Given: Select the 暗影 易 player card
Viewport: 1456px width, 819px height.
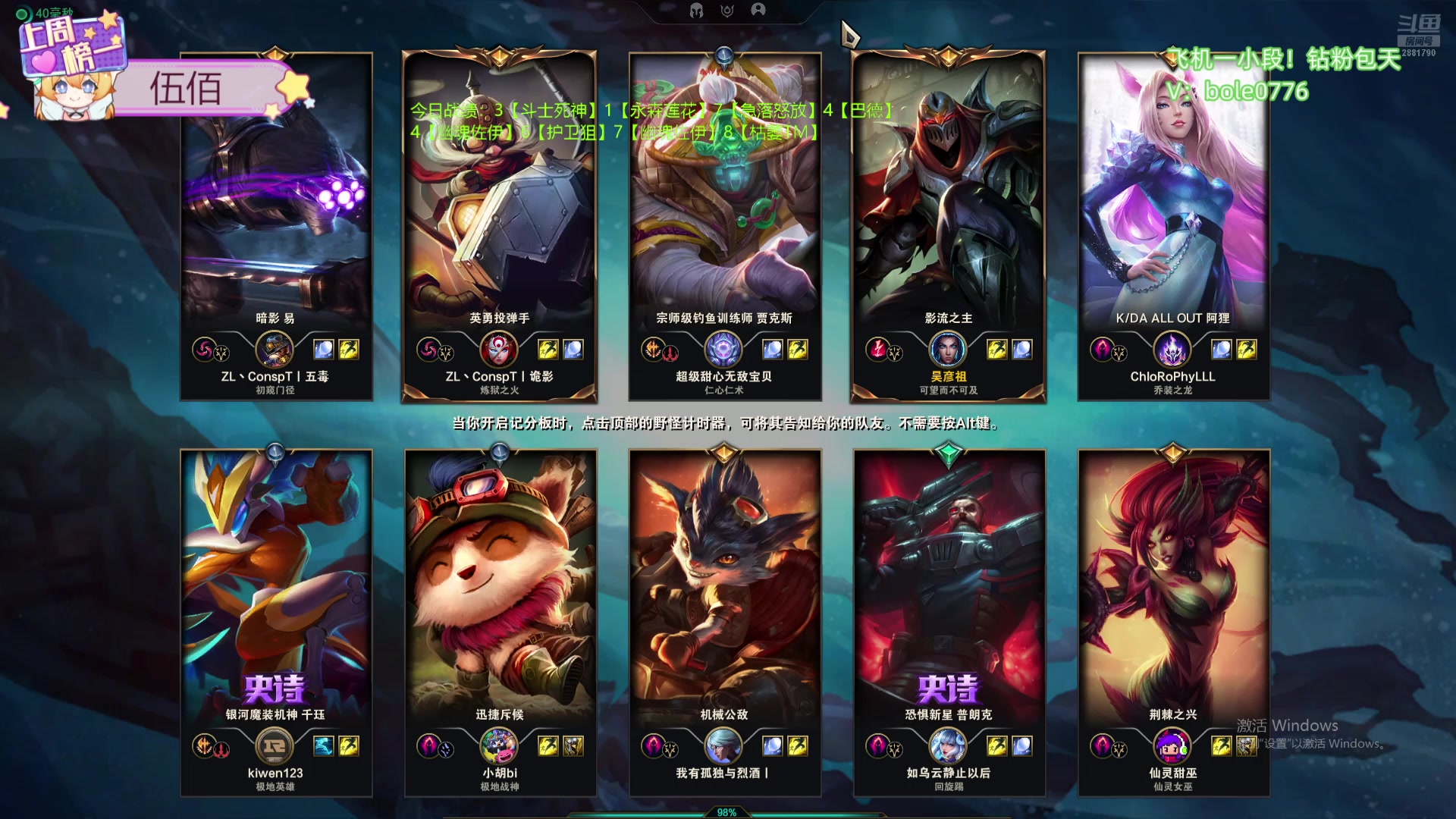Looking at the screenshot, I should click(x=276, y=226).
